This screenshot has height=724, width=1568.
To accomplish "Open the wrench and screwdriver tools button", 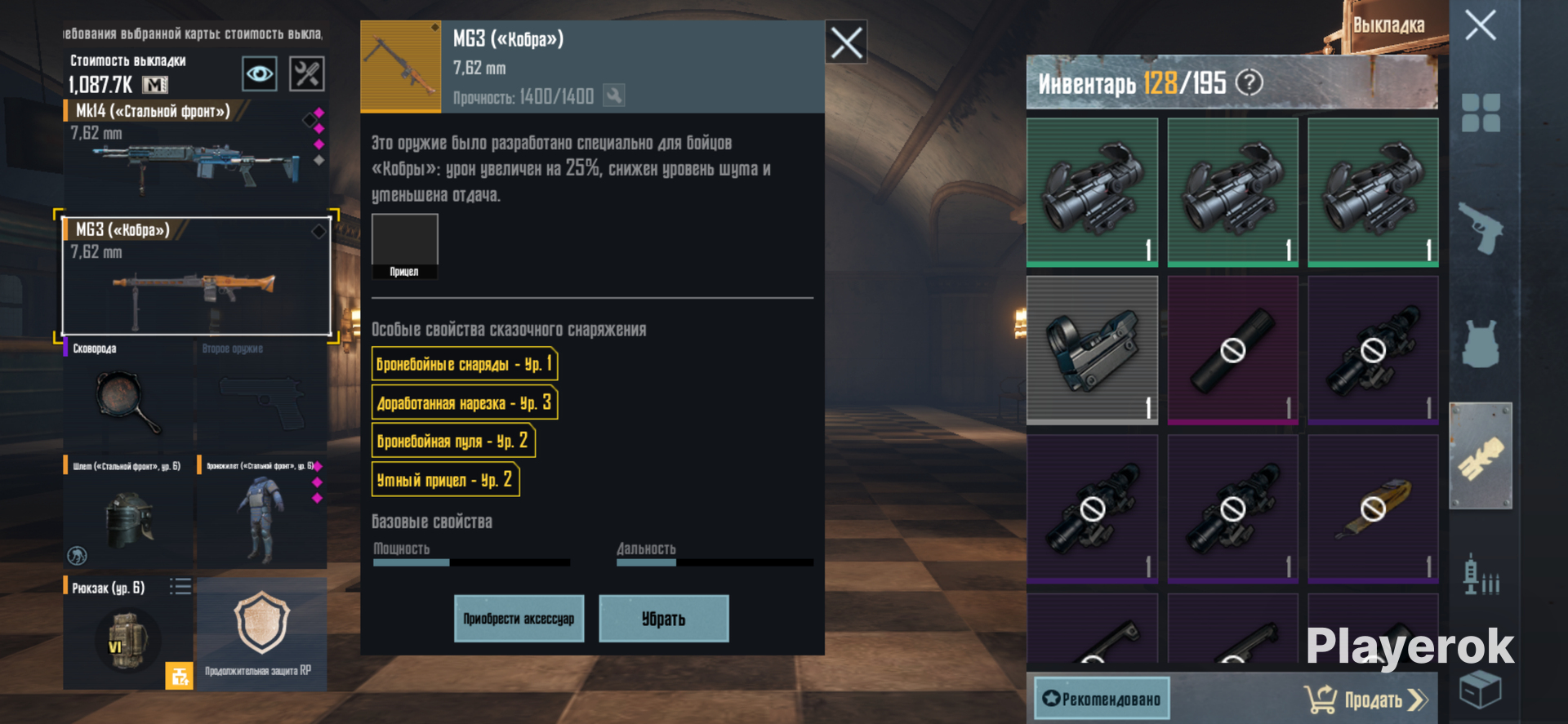I will click(307, 74).
